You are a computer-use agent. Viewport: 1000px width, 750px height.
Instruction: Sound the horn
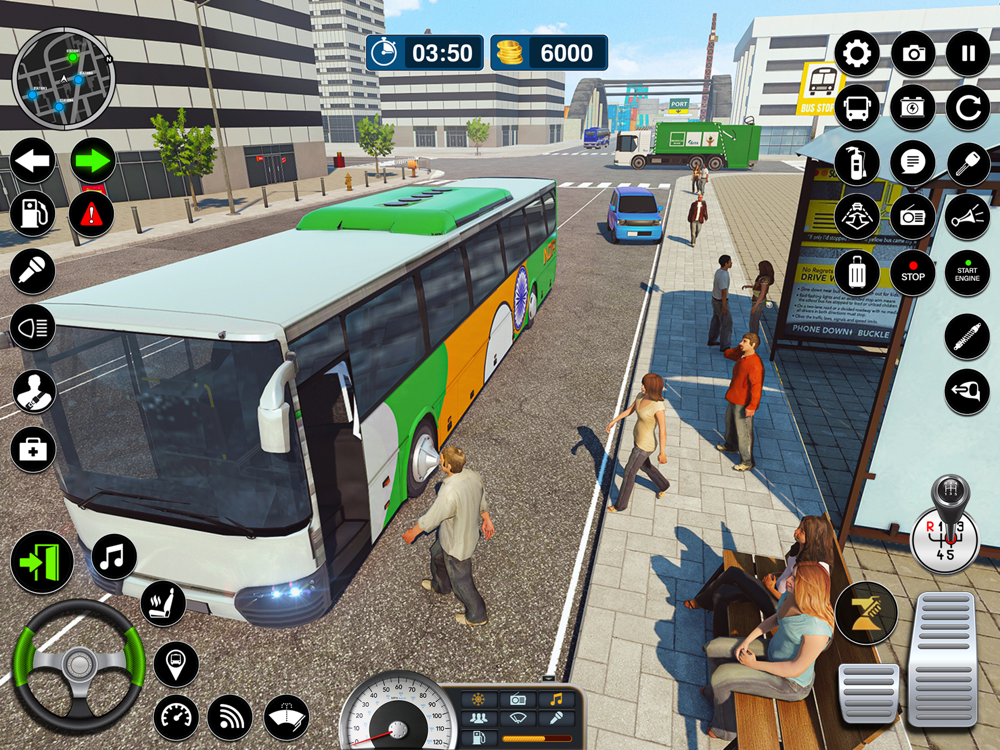click(968, 217)
